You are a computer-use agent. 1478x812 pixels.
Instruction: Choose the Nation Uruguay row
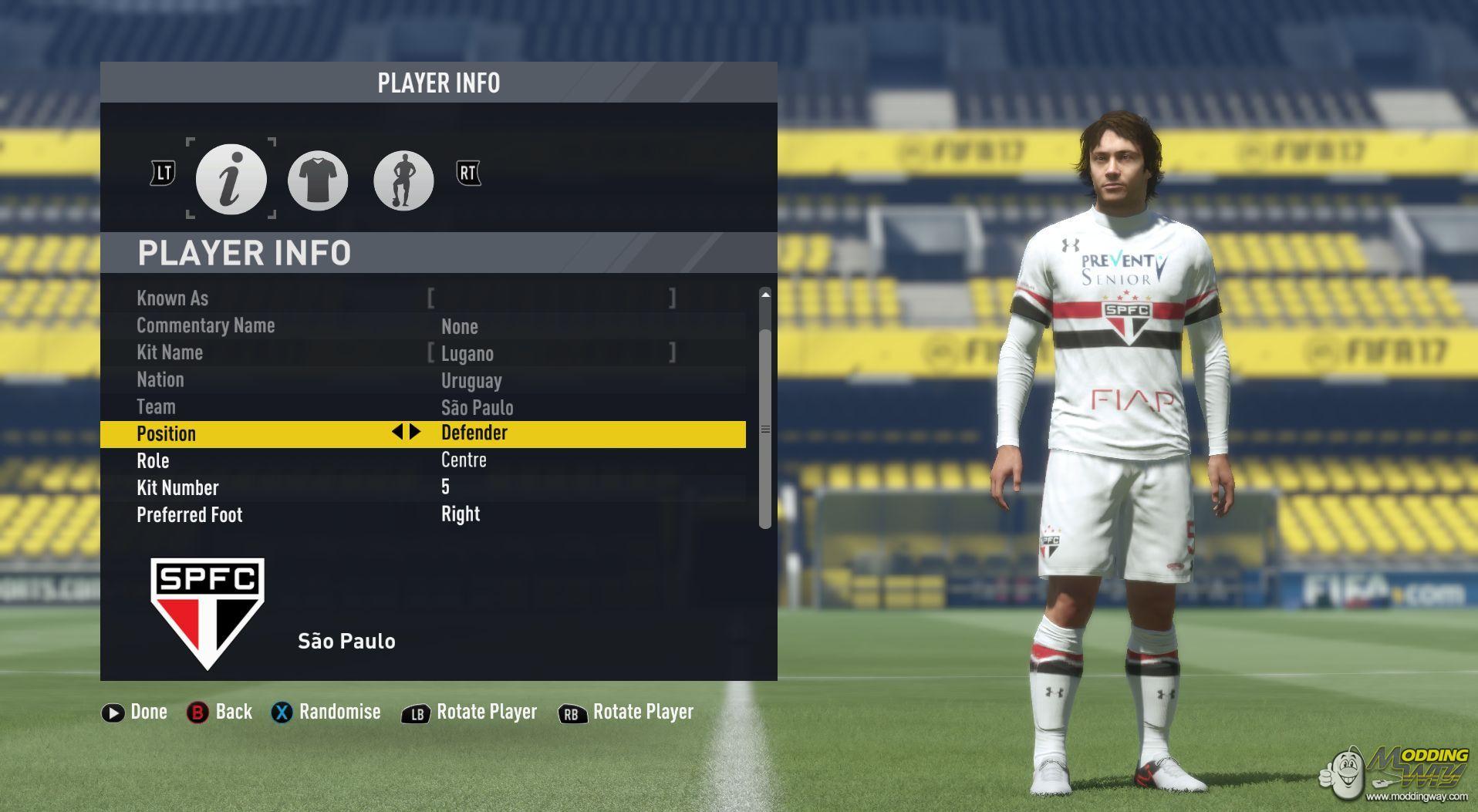pyautogui.click(x=423, y=380)
